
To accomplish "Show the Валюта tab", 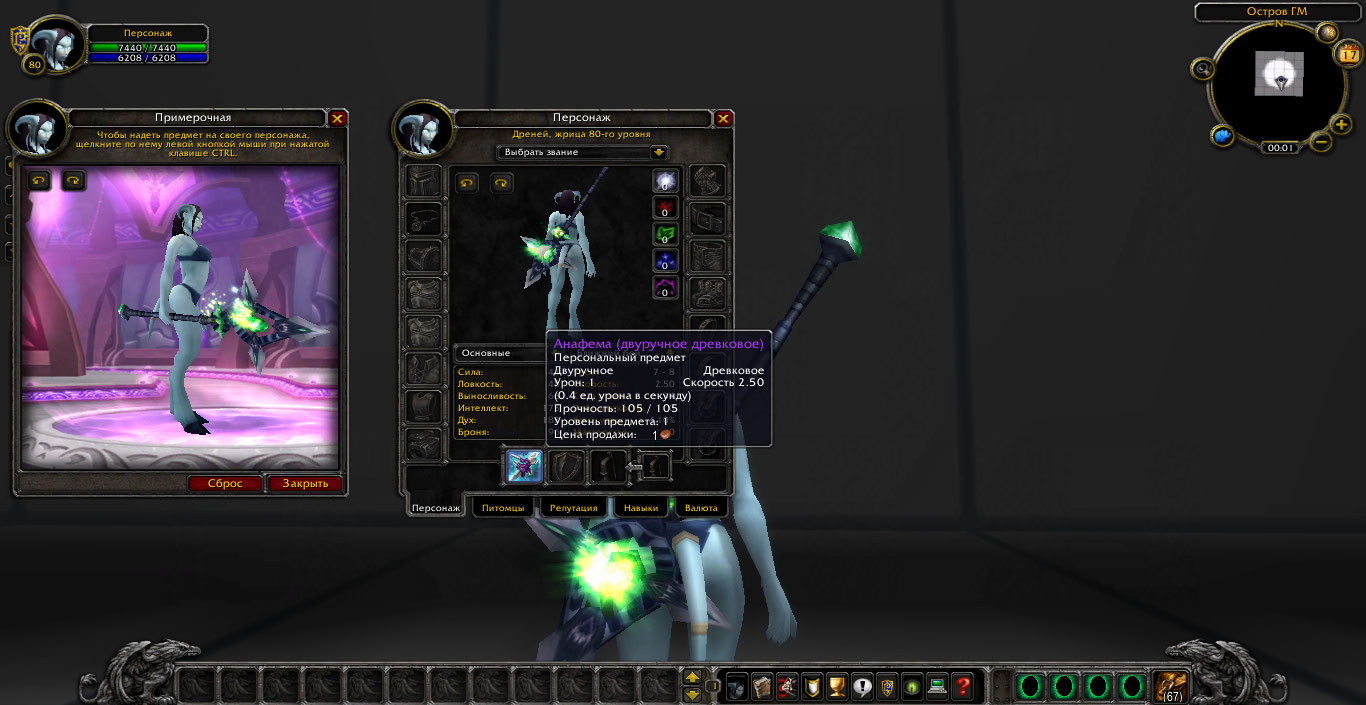I will pos(701,508).
